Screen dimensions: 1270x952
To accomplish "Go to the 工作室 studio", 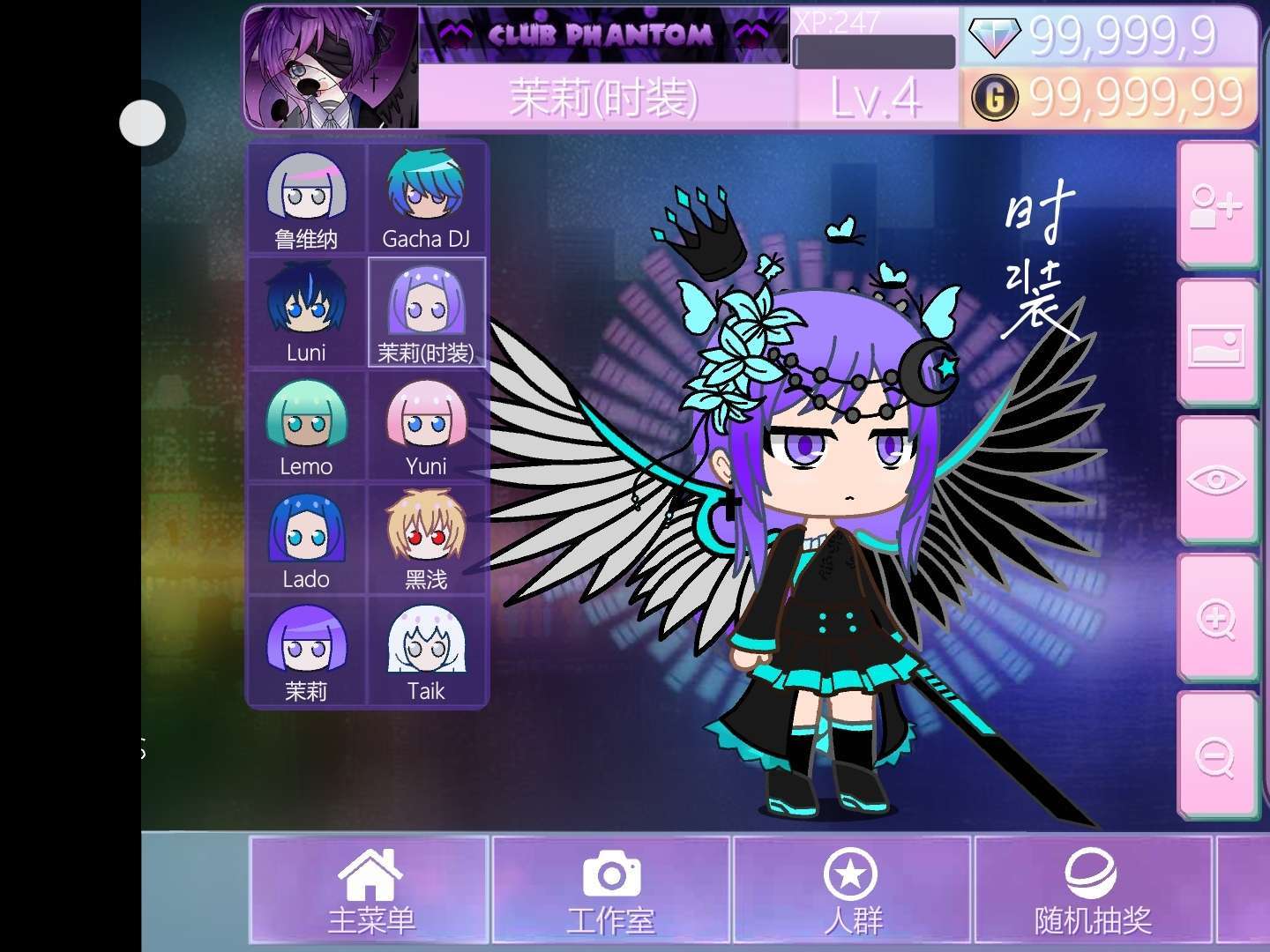I will click(x=610, y=889).
